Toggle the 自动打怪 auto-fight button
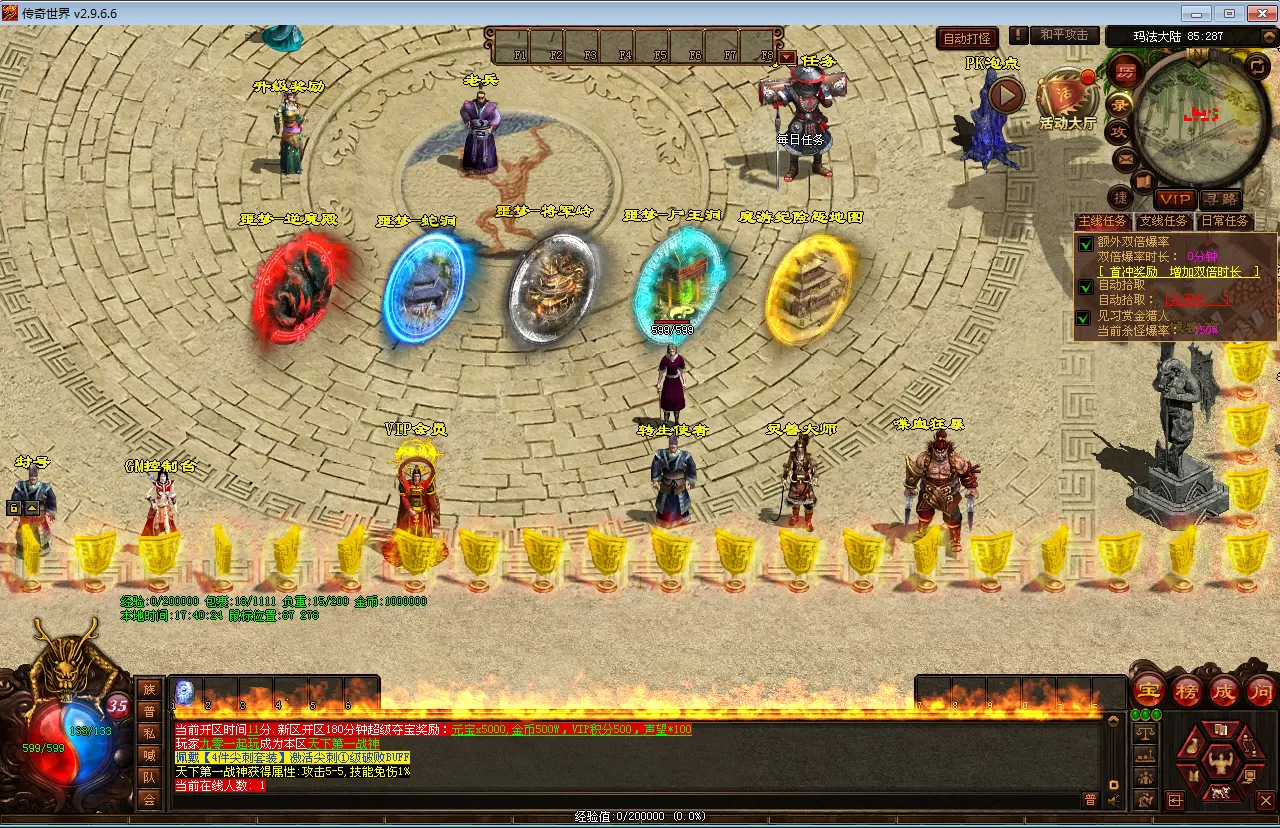The image size is (1280, 828). [967, 39]
